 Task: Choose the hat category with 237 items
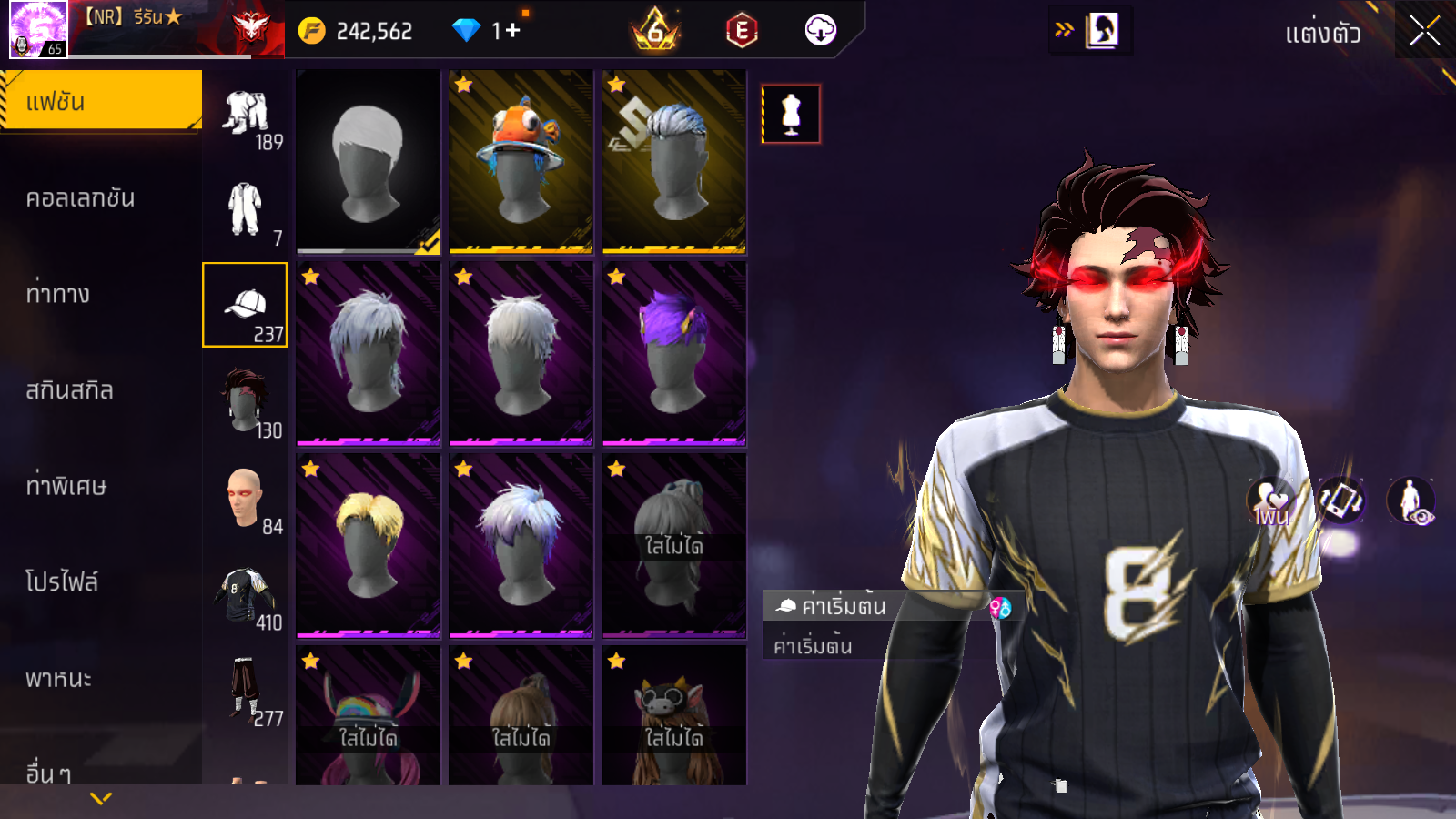245,306
